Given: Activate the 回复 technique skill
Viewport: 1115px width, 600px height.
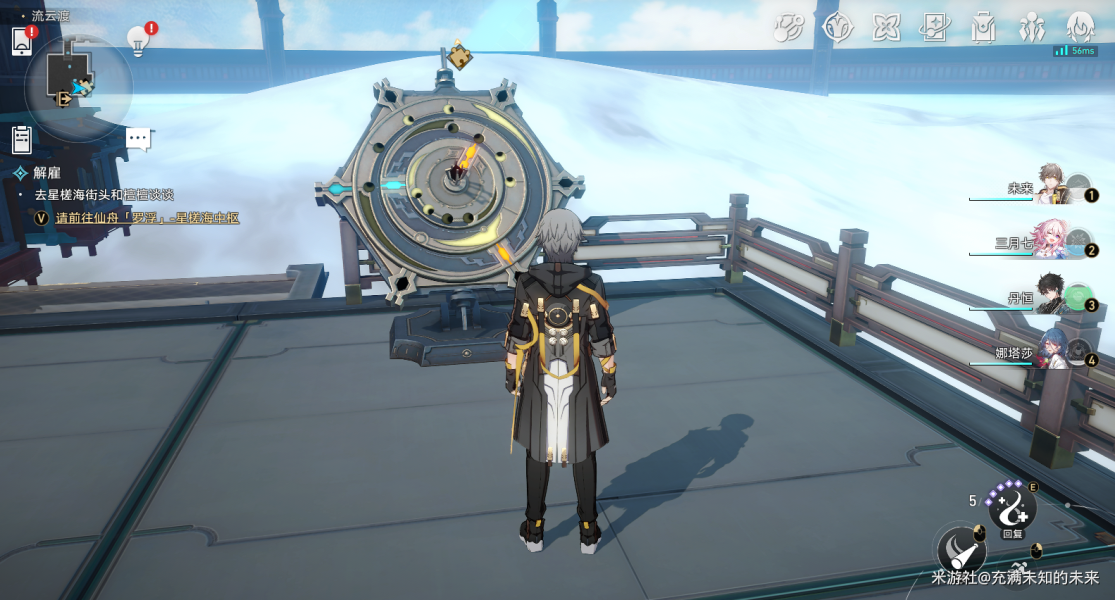Looking at the screenshot, I should 1011,509.
